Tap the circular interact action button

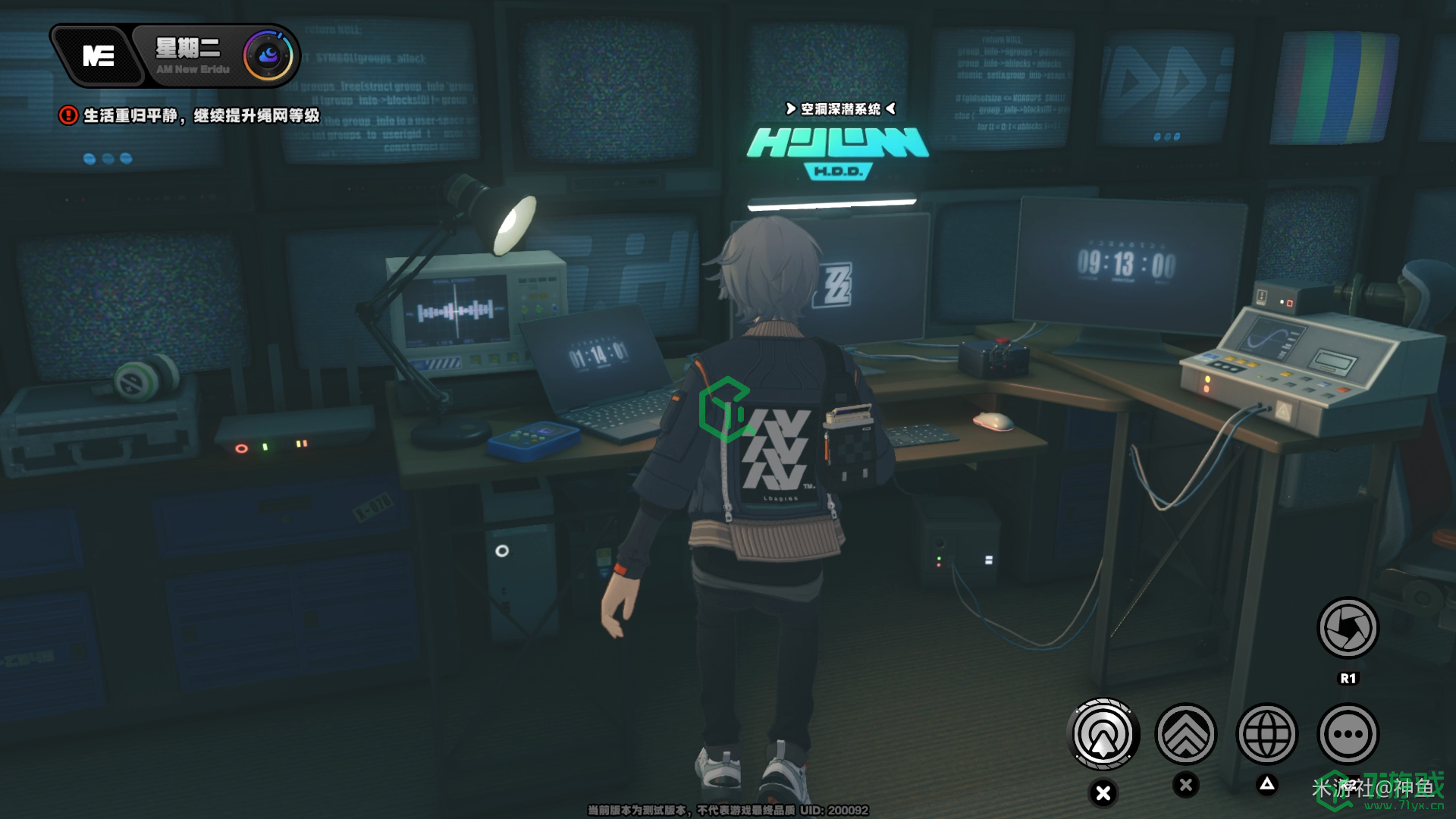pos(1103,734)
